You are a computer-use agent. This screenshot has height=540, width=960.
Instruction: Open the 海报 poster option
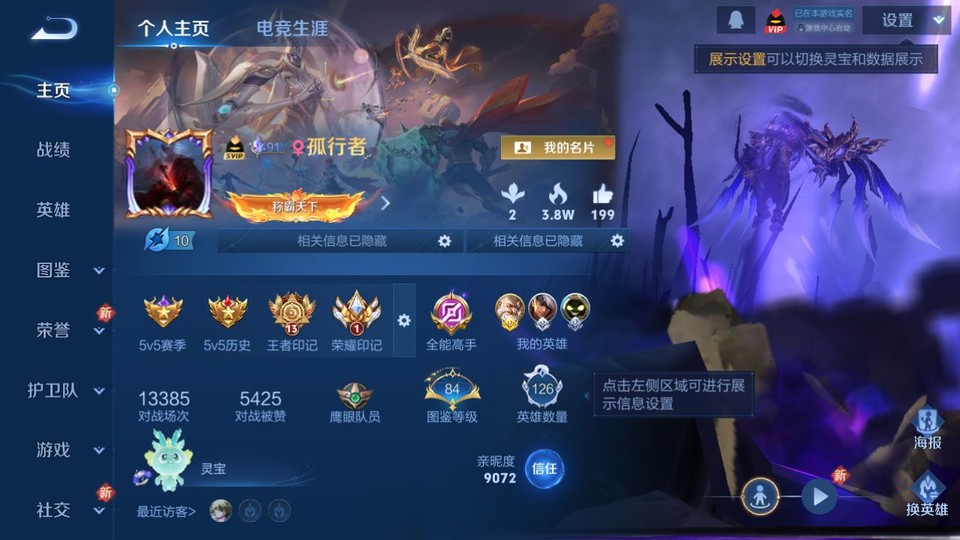click(x=927, y=428)
